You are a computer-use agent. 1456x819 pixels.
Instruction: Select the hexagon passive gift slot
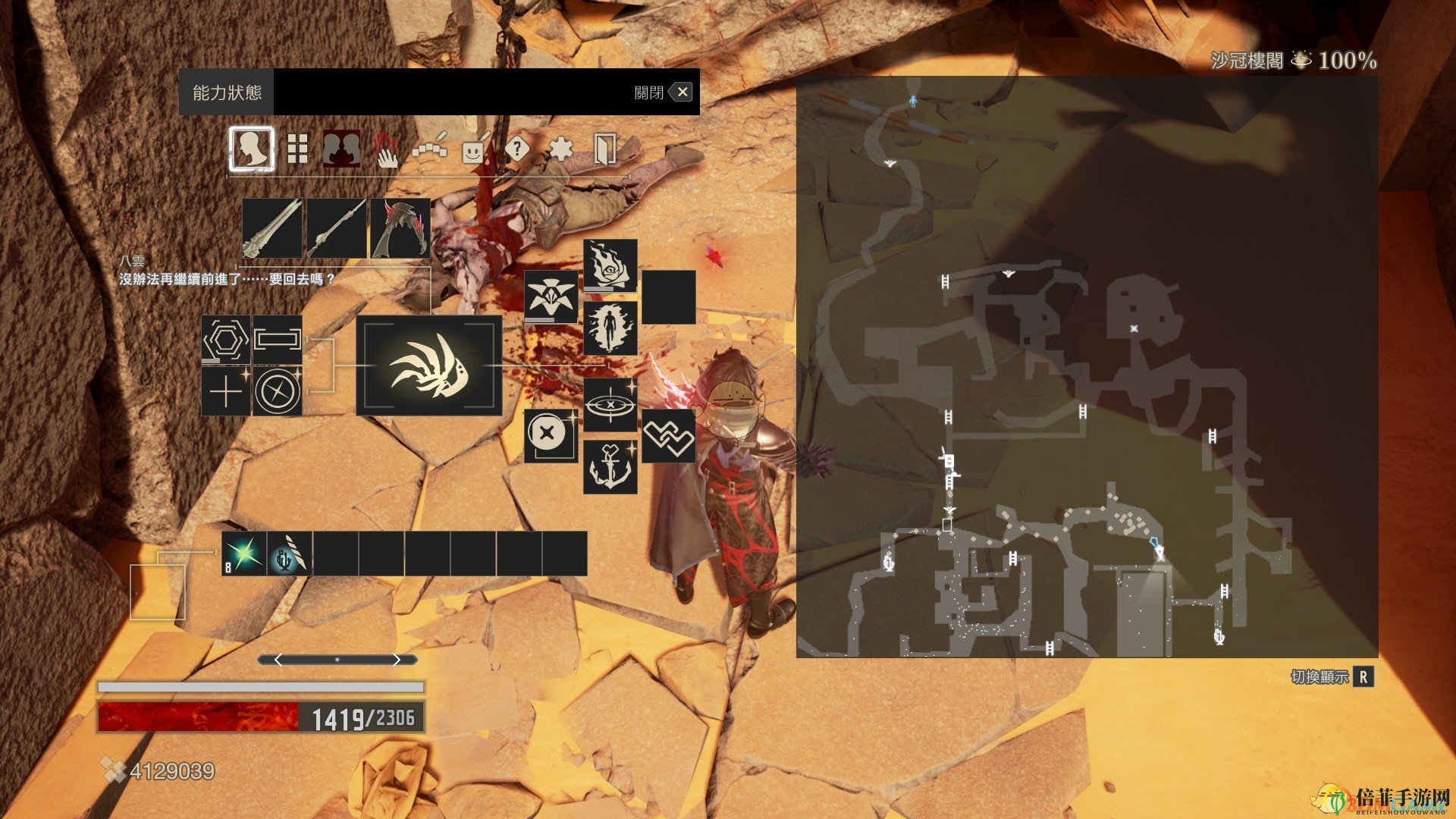[226, 340]
